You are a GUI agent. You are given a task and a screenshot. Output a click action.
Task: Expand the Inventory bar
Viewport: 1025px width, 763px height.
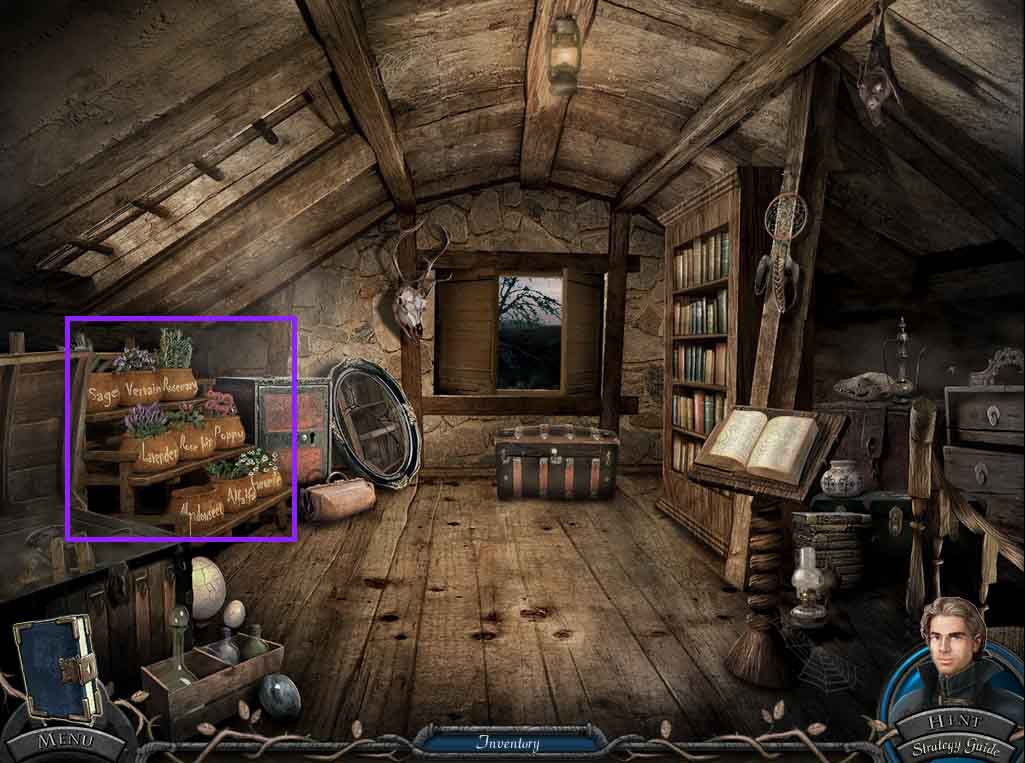click(508, 743)
